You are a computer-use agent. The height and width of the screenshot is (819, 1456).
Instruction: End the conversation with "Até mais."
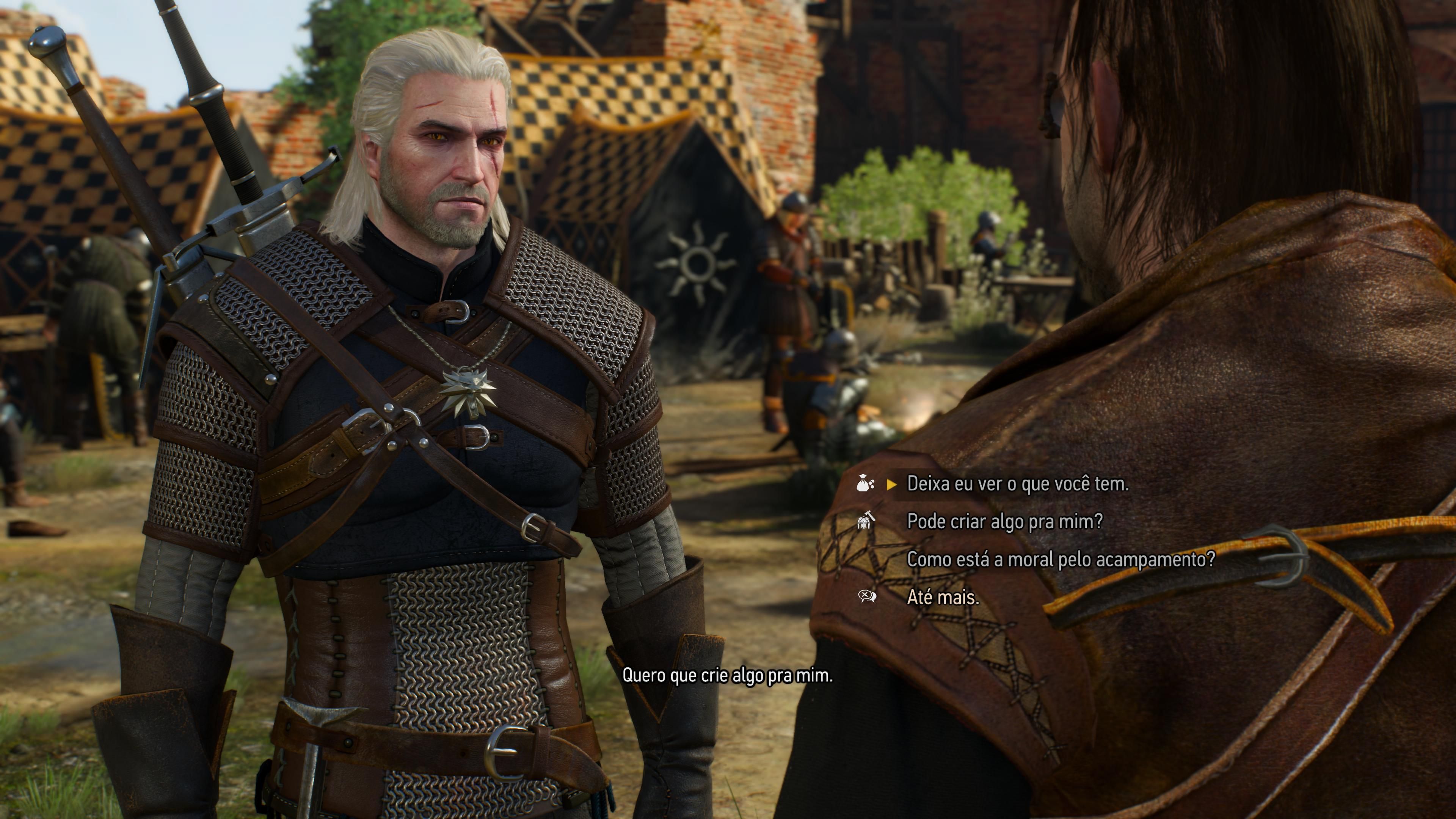coord(942,597)
